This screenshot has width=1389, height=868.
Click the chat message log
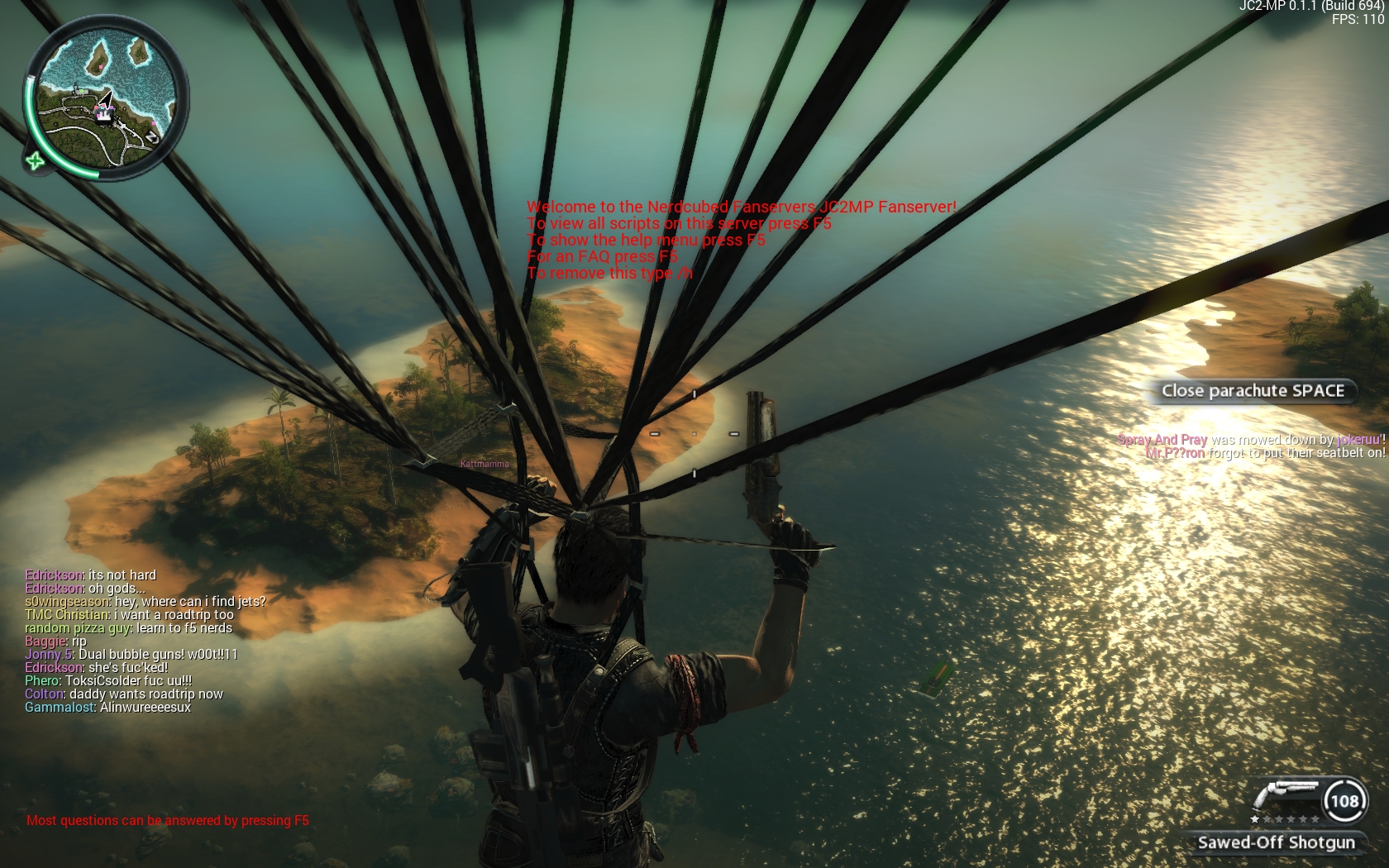pos(145,641)
